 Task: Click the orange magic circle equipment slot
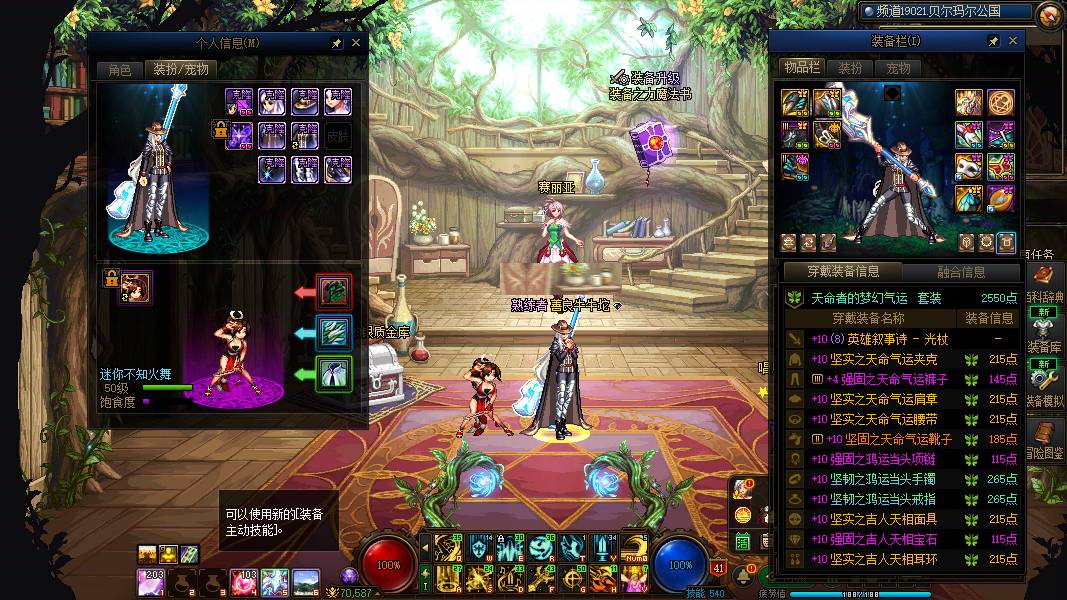pos(1001,102)
